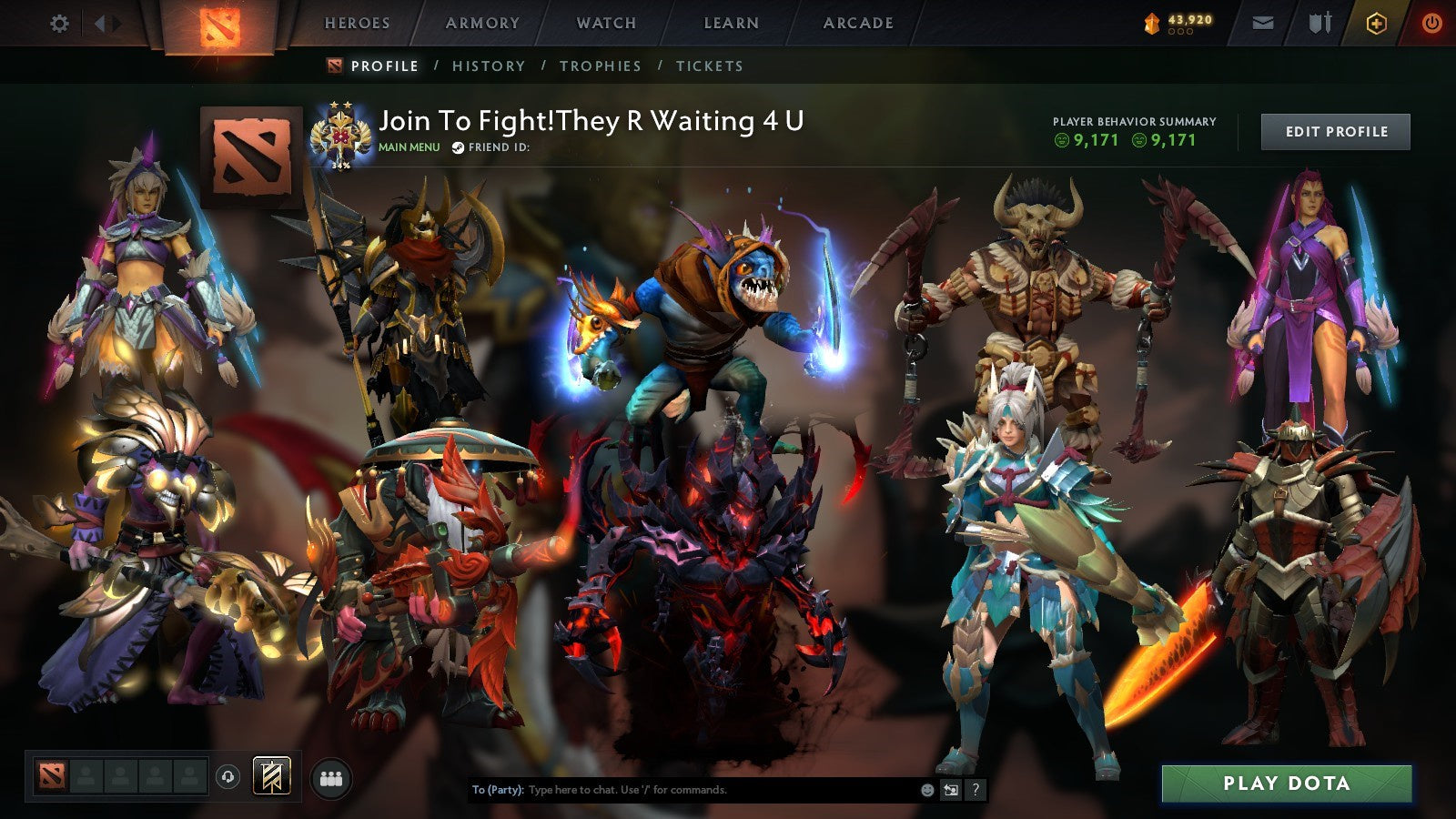Click the chat help question mark icon
The image size is (1456, 819).
coord(976,791)
